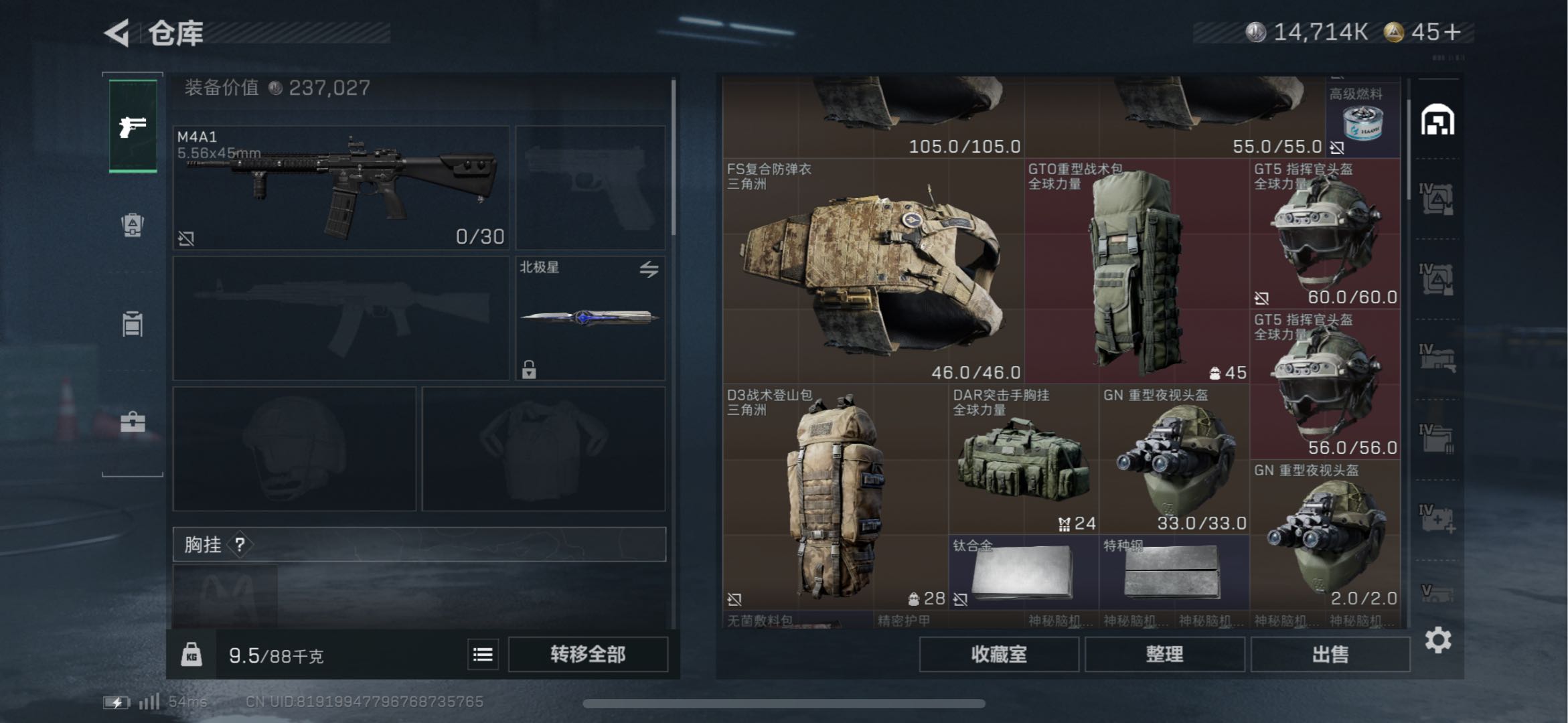Select the equipped M4A1 rifle slot
1568x723 pixels.
coord(341,187)
